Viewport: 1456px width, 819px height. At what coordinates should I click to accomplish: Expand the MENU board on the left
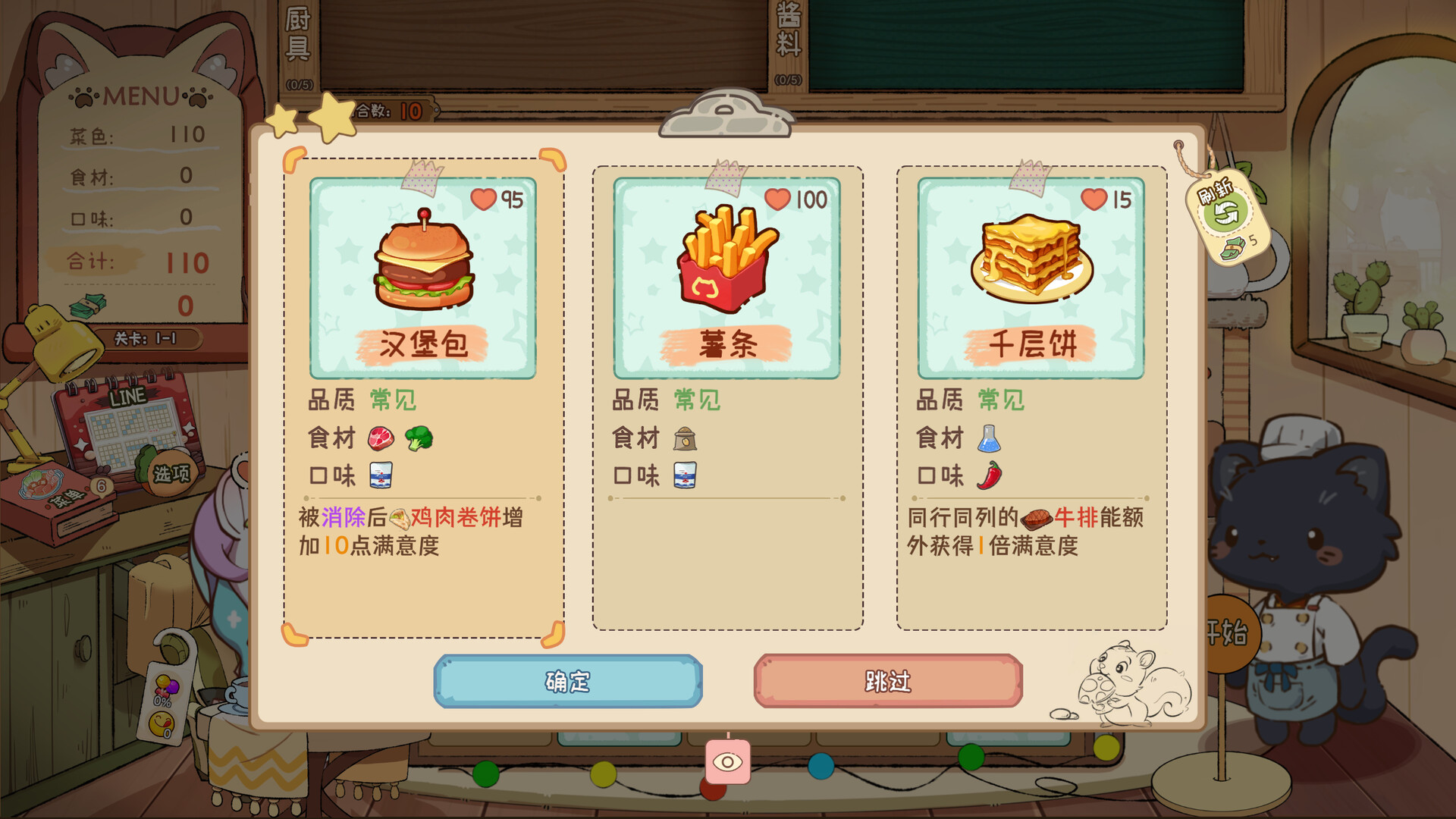[x=140, y=97]
